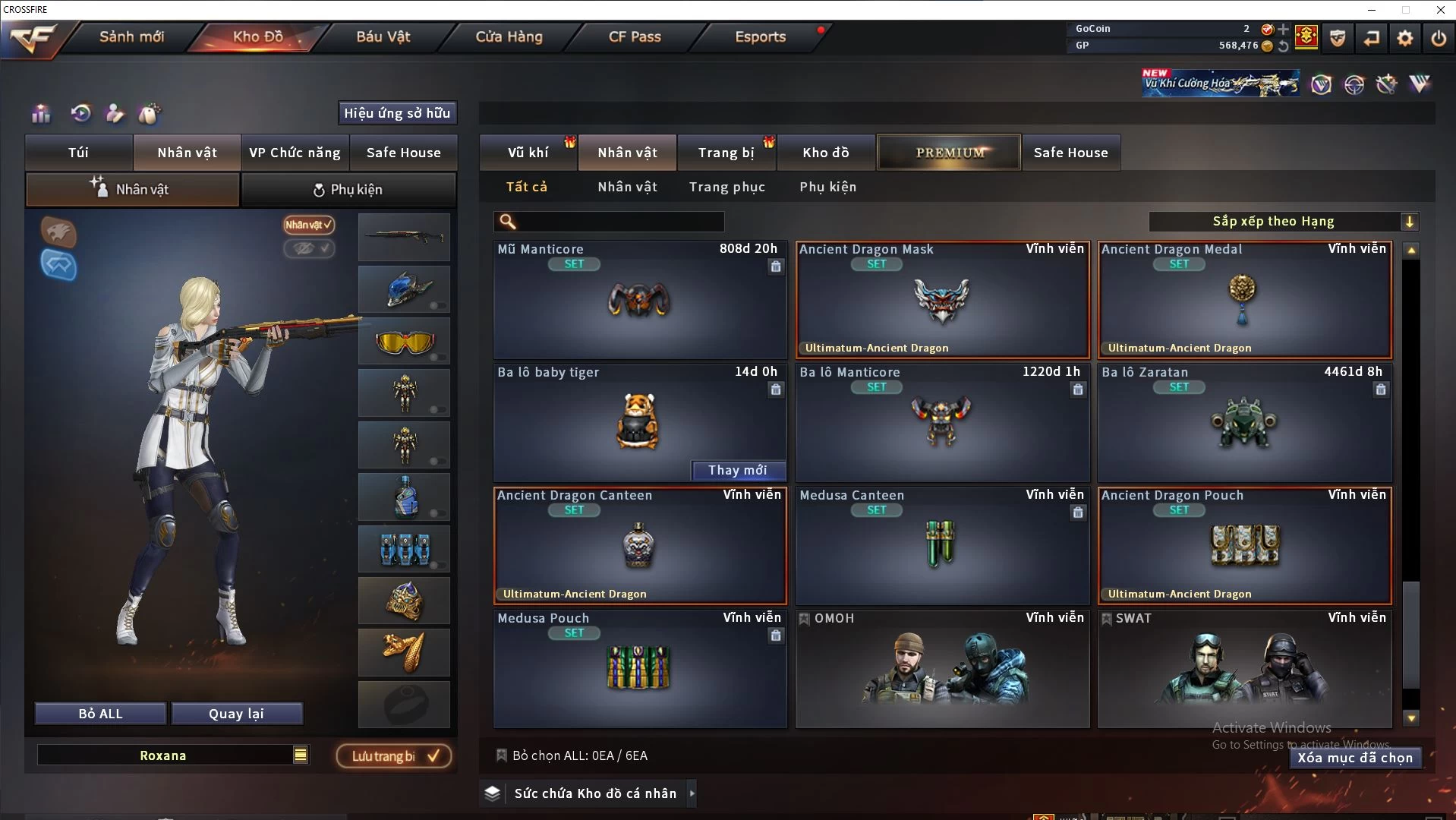Close the CROSSFIRE window
The width and height of the screenshot is (1456, 820).
(1440, 10)
